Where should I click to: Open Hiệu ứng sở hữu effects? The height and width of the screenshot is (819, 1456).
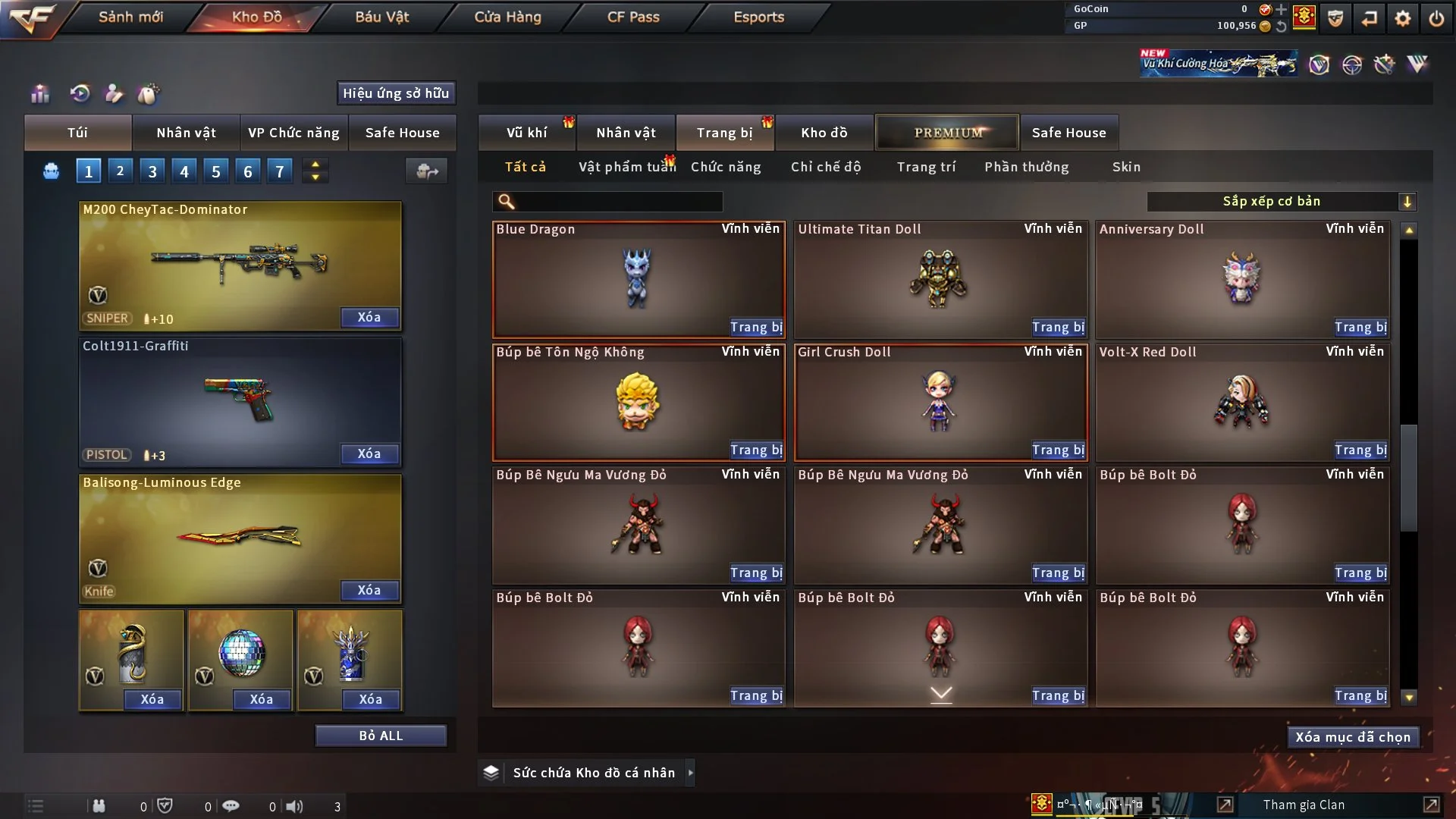[396, 93]
